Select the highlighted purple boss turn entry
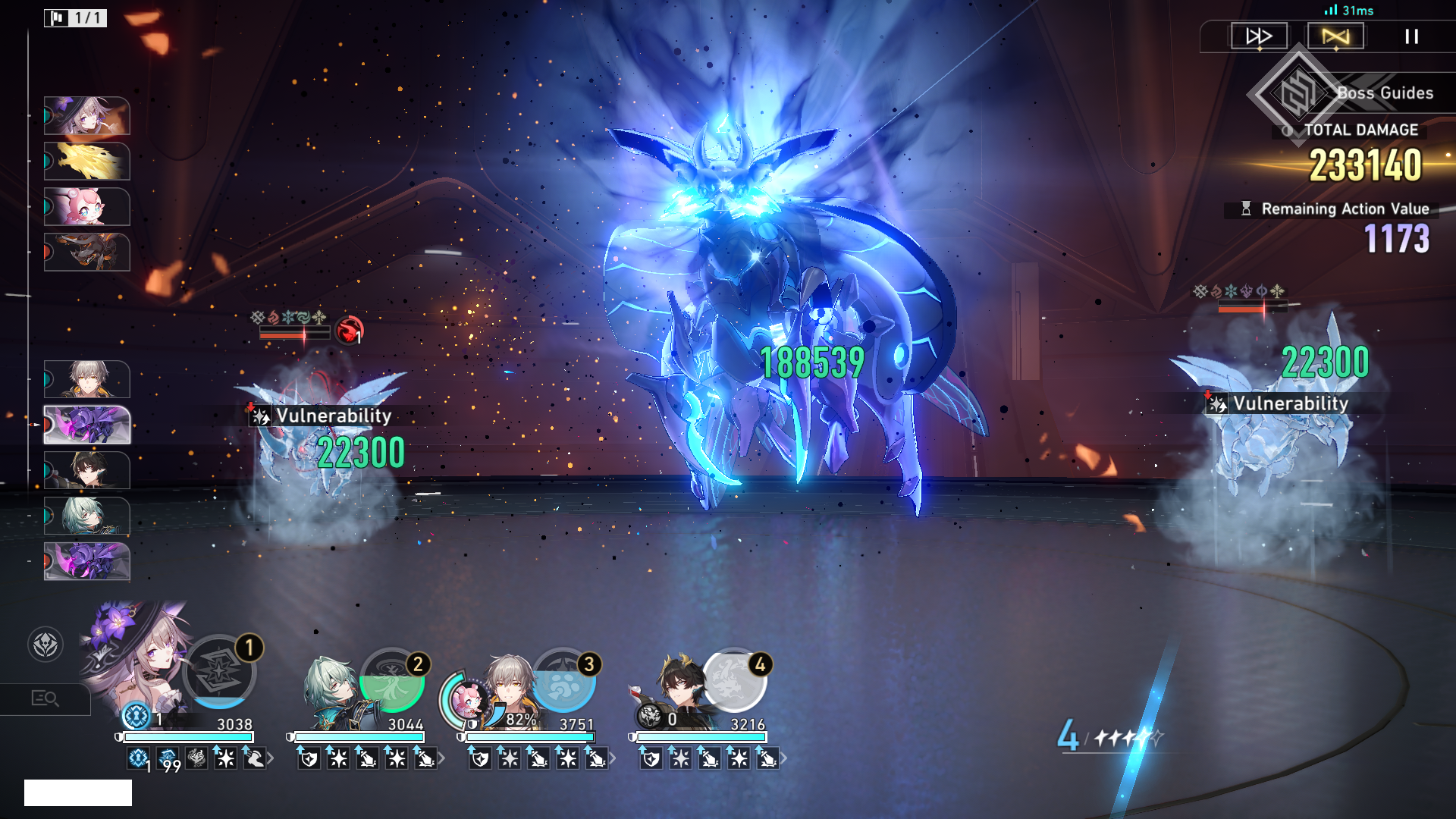 point(87,425)
